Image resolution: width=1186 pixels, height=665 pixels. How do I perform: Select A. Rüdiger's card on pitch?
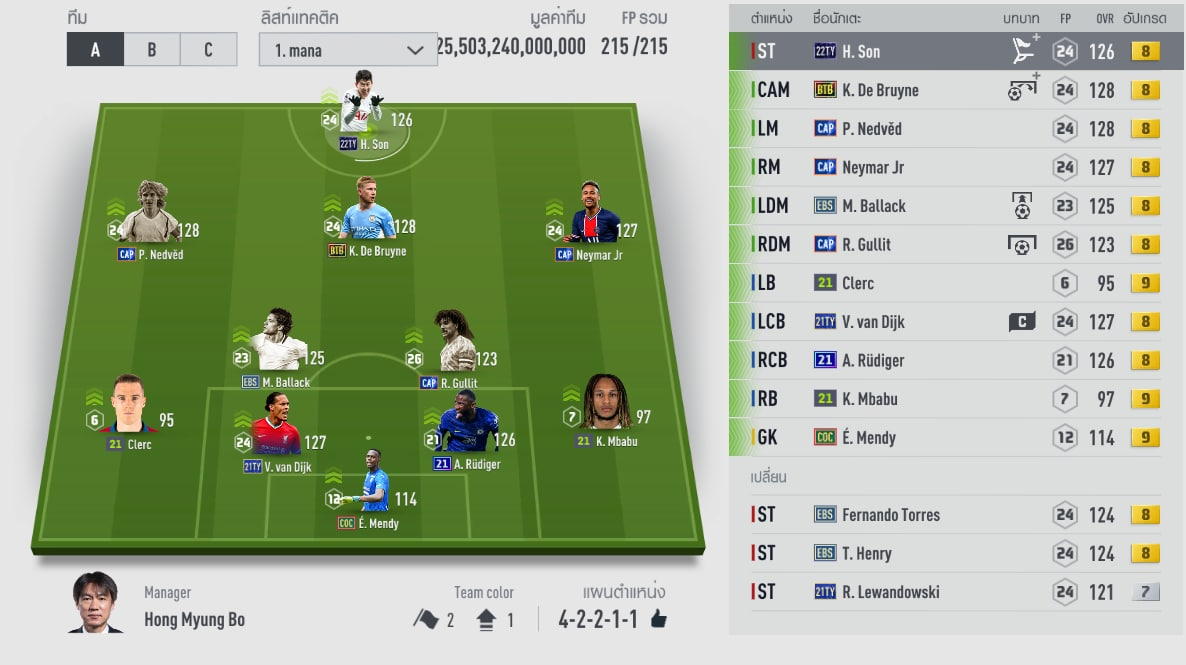point(468,432)
